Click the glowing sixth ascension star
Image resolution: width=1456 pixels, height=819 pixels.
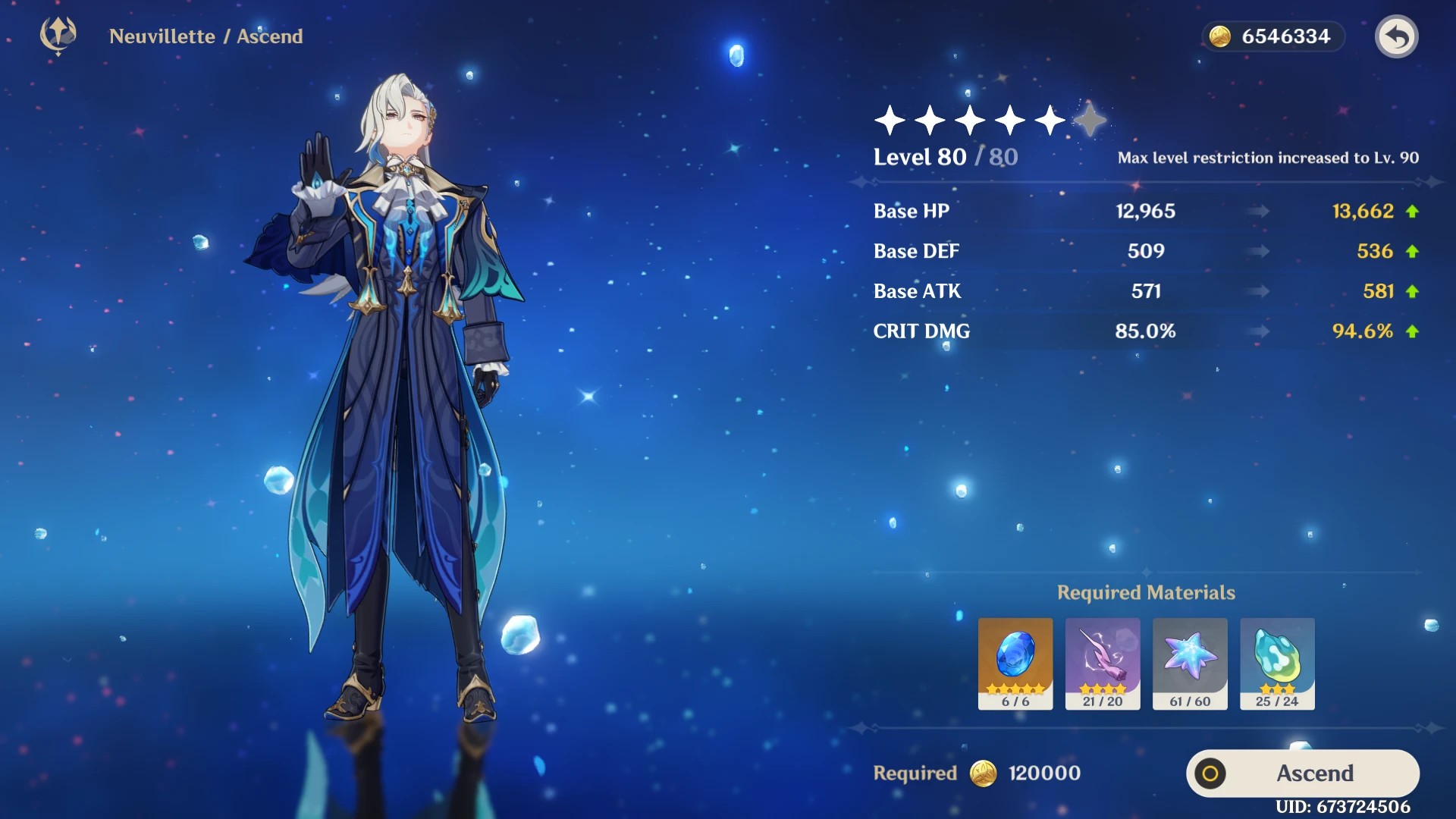1090,120
